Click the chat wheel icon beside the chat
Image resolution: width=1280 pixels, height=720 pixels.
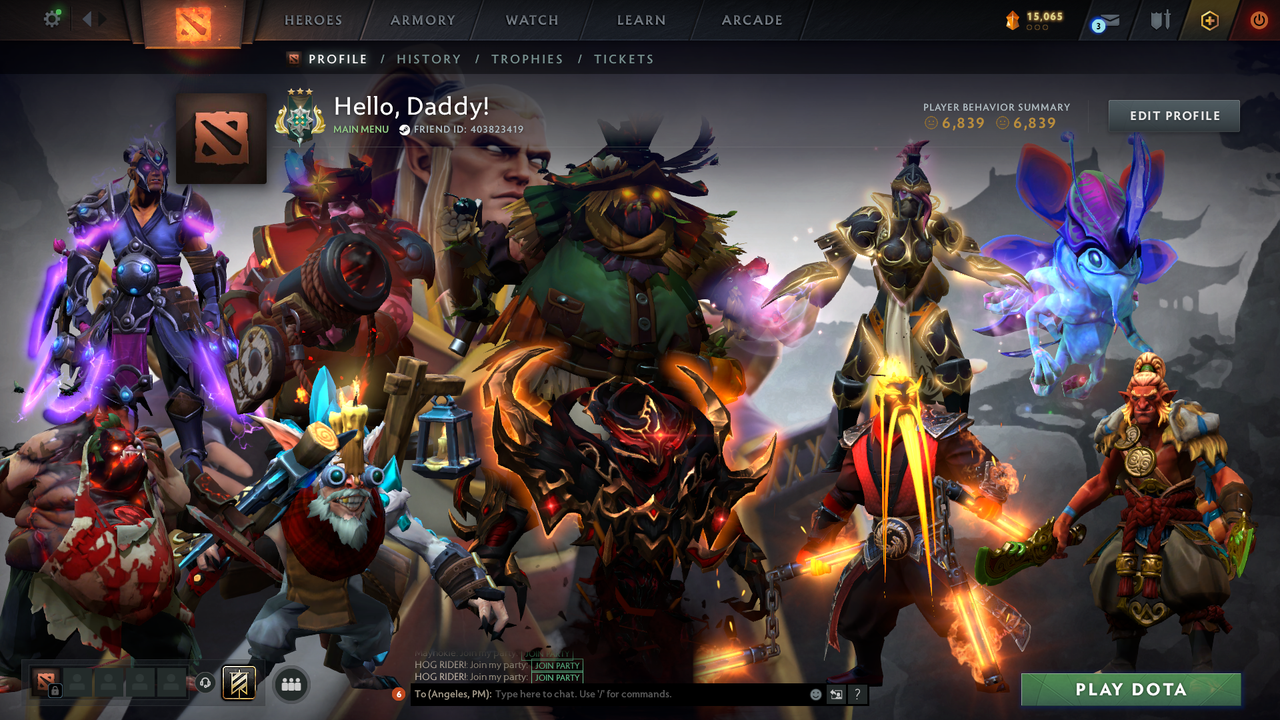pos(836,693)
